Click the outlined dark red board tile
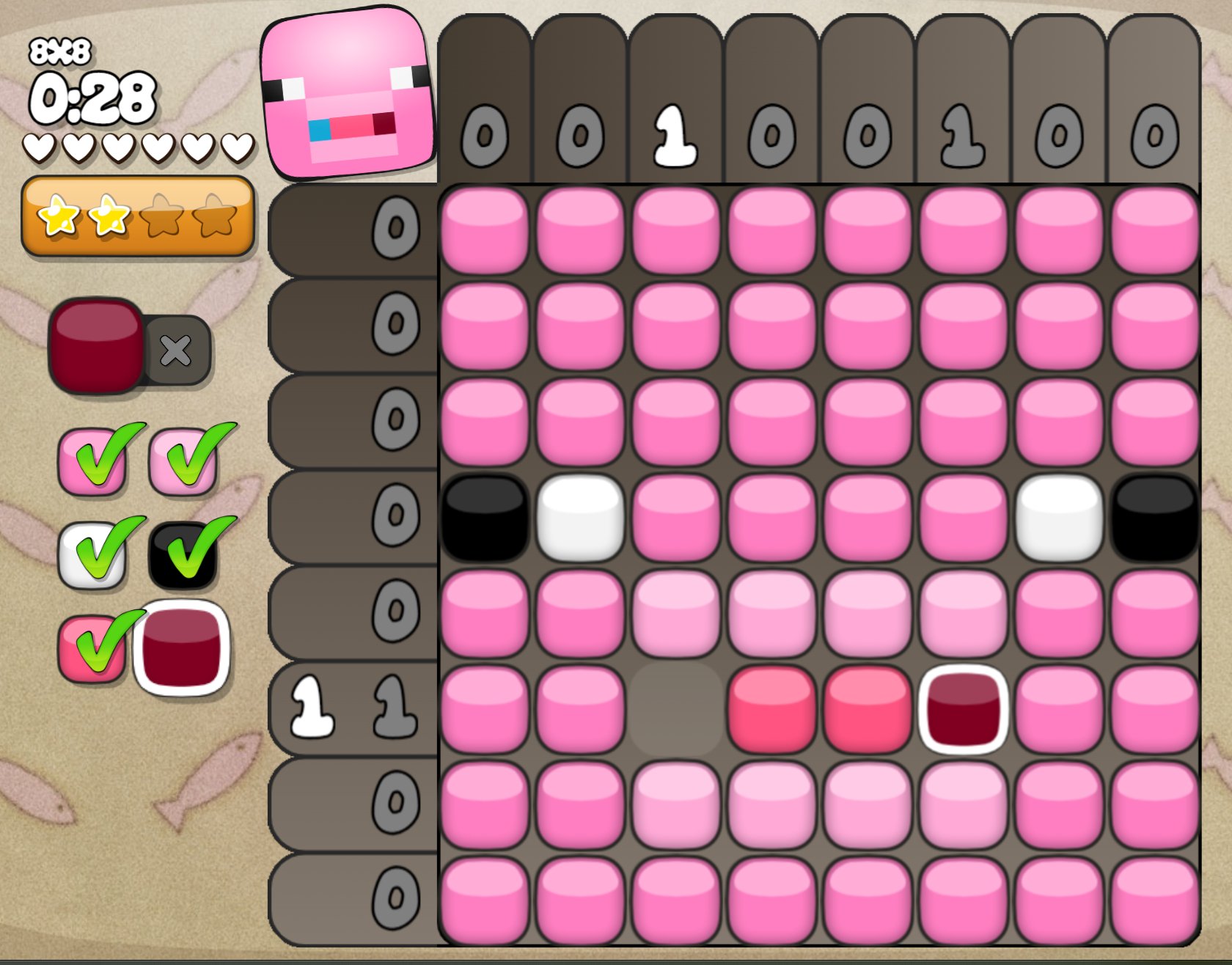 (x=962, y=709)
